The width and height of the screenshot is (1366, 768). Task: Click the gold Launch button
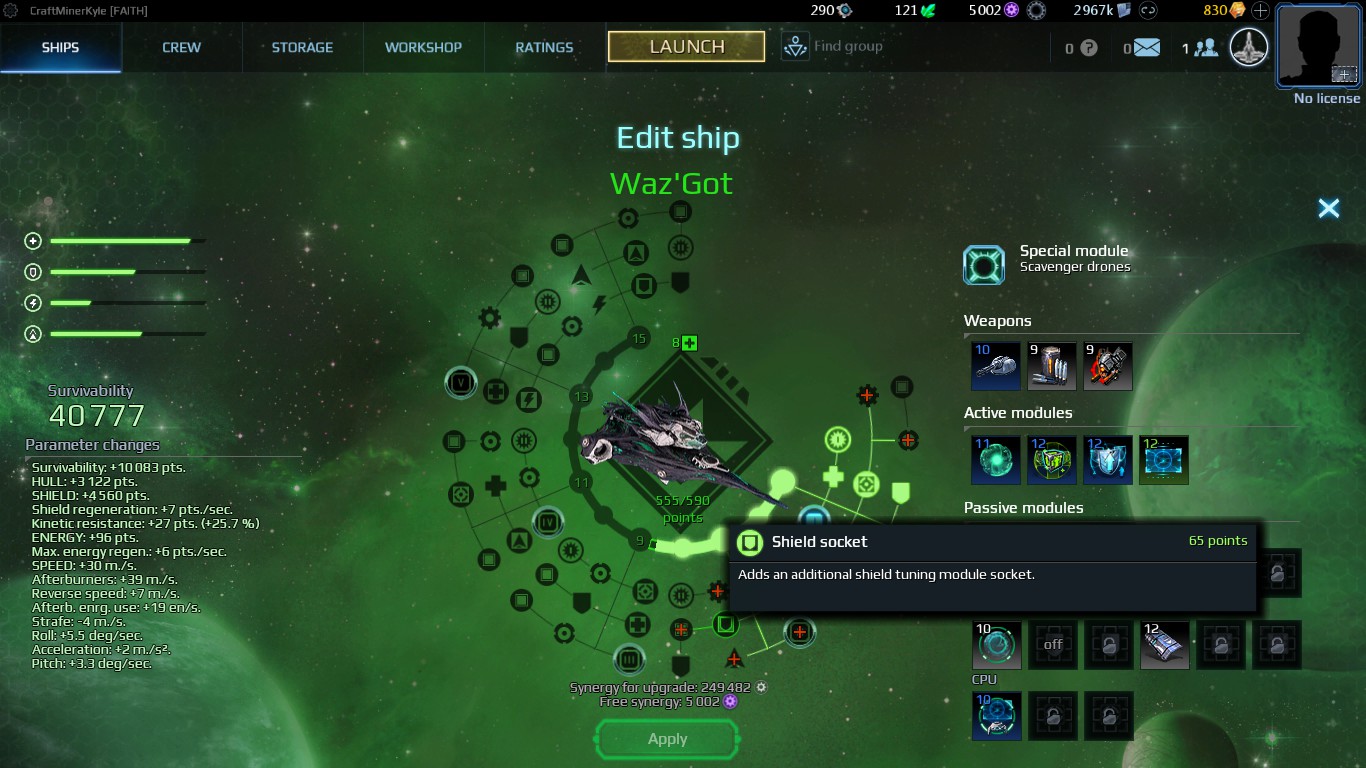pos(686,46)
